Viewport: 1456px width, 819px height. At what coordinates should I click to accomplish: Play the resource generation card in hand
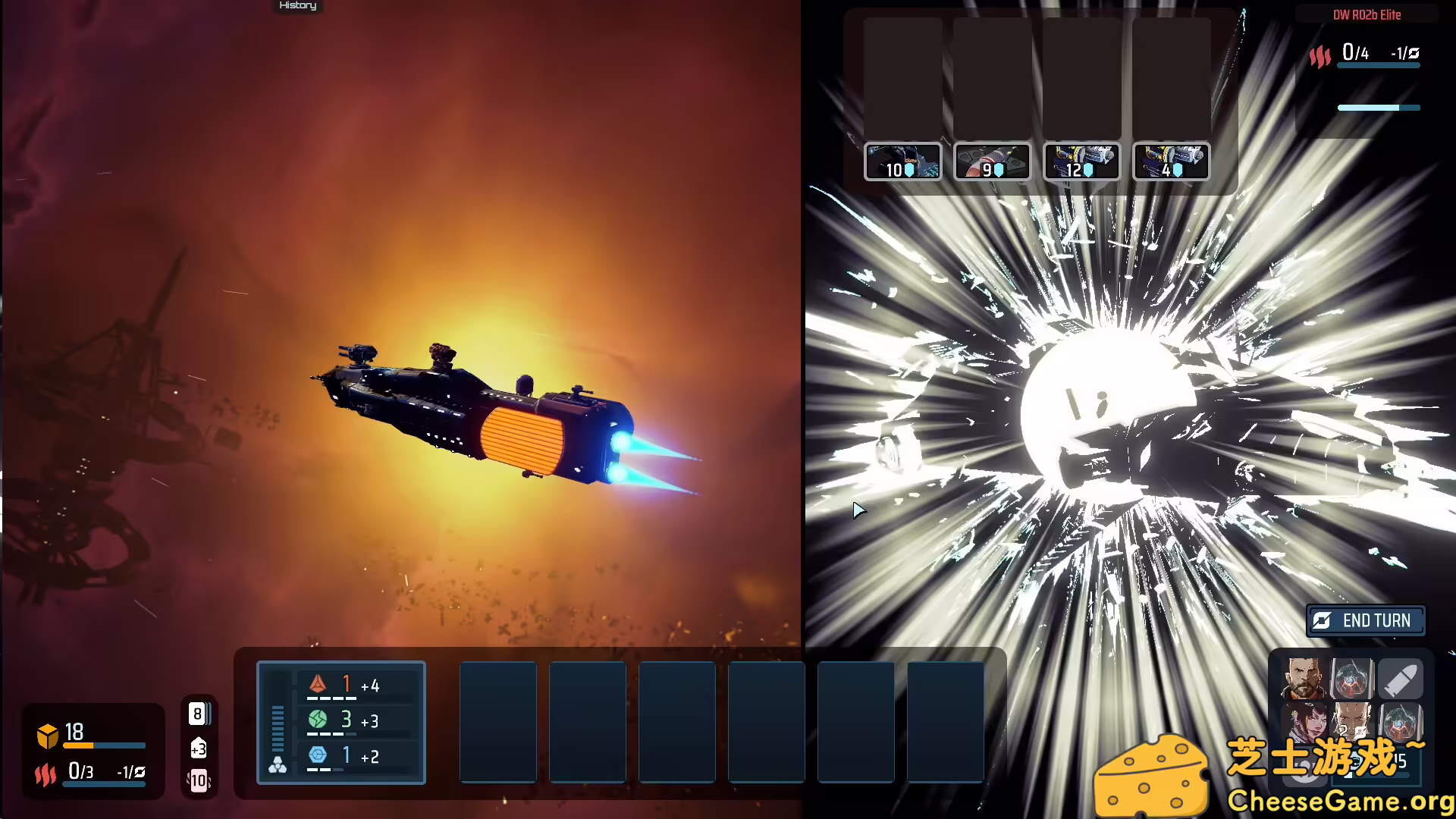341,722
